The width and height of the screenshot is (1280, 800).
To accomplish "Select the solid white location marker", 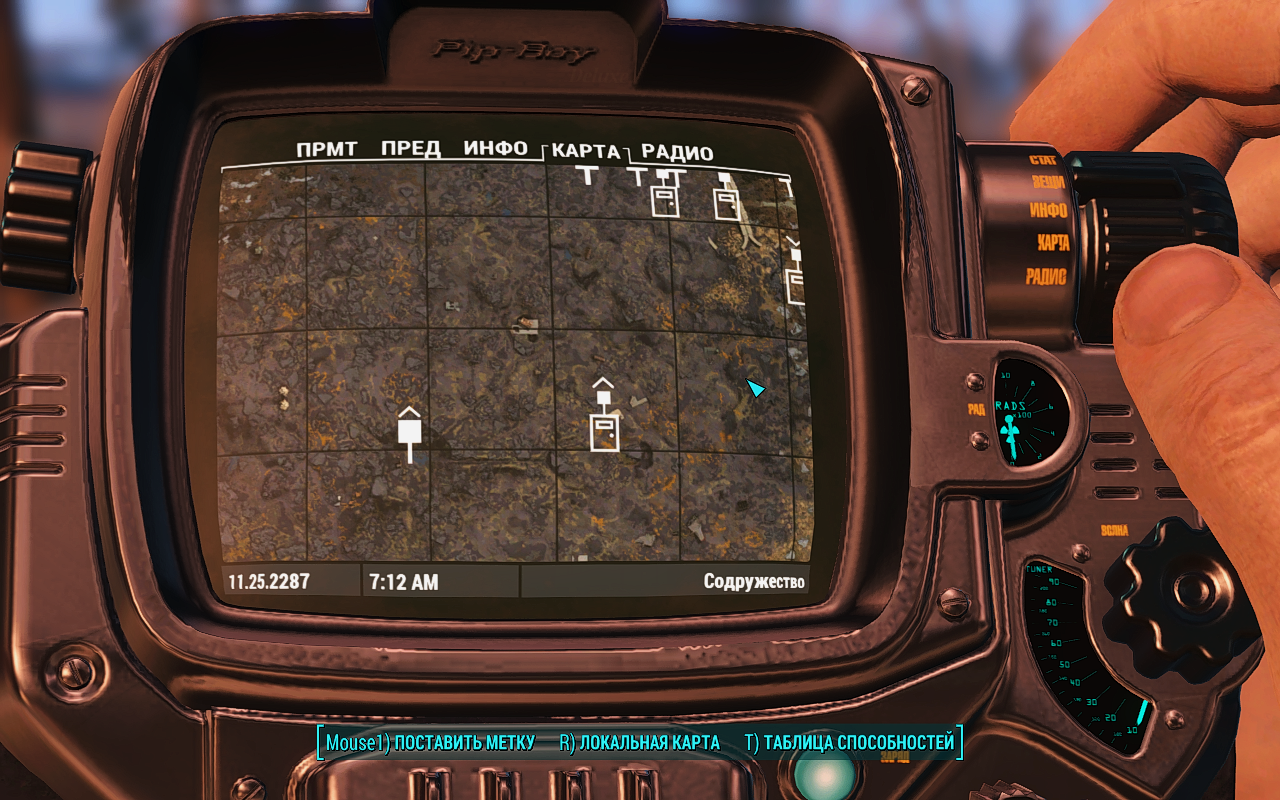I will [409, 430].
